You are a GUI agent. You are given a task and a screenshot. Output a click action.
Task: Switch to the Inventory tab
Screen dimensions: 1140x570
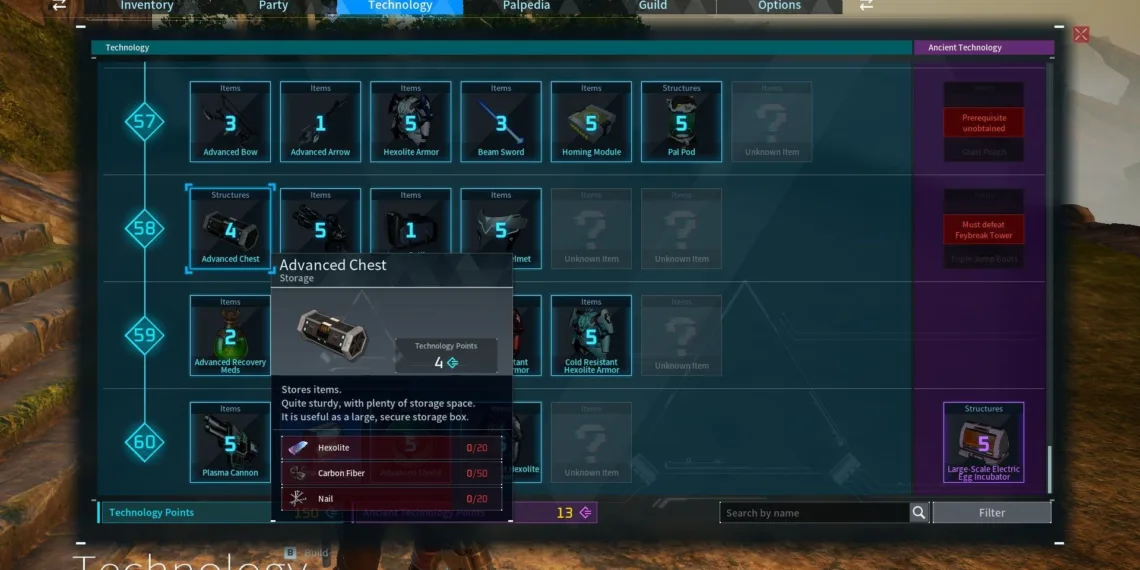pos(146,6)
